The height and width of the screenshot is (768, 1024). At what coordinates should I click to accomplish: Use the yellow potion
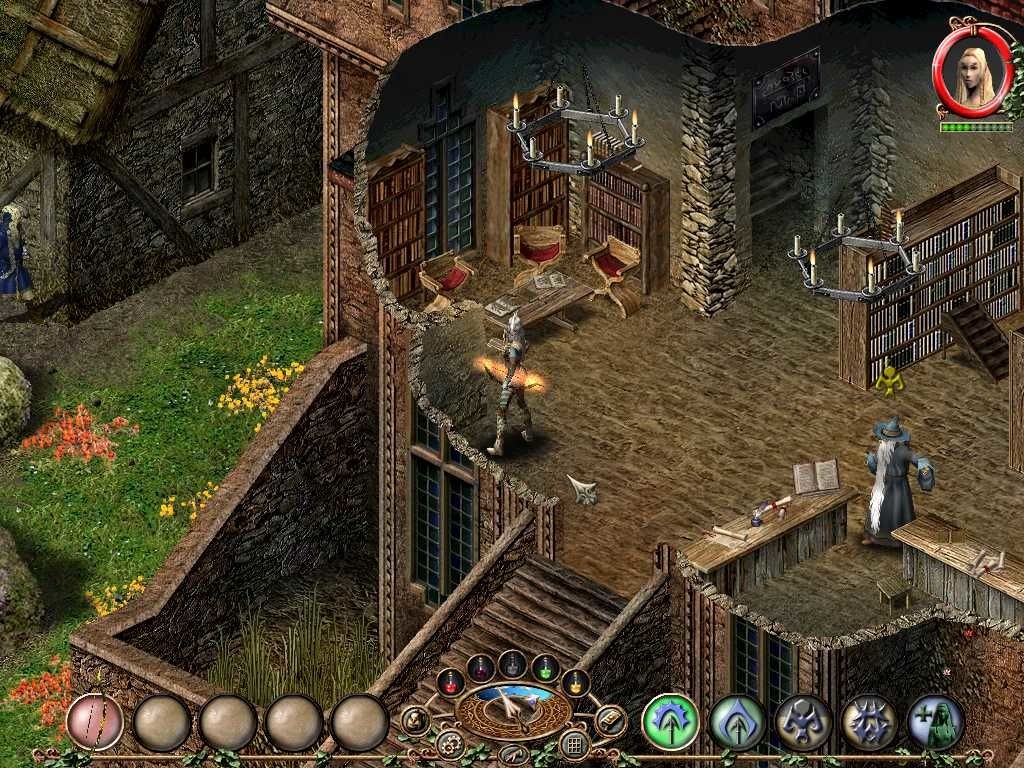click(x=575, y=682)
